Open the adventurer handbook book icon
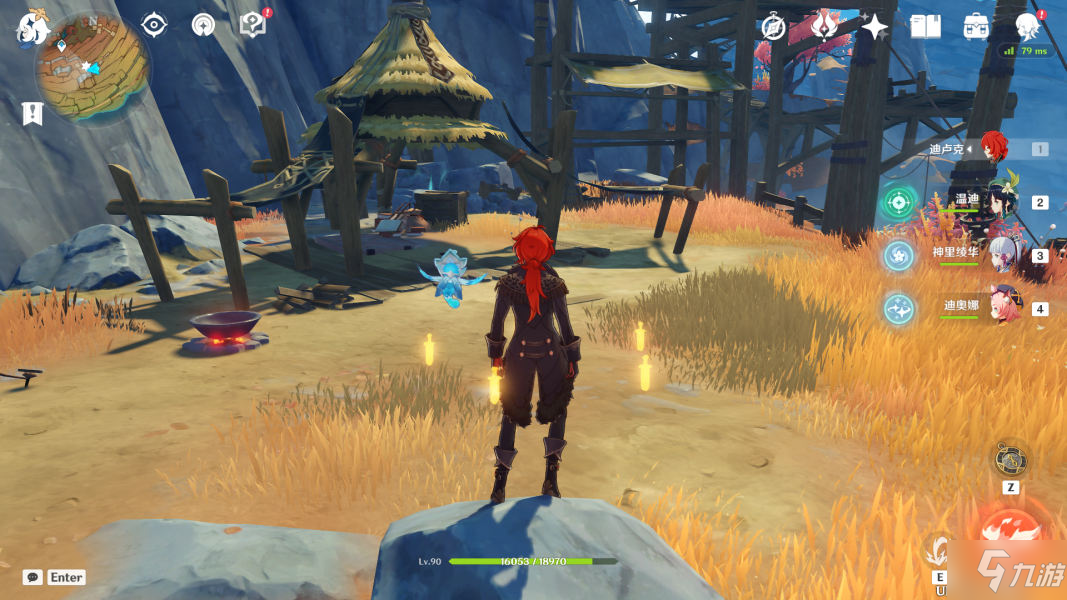 click(925, 27)
